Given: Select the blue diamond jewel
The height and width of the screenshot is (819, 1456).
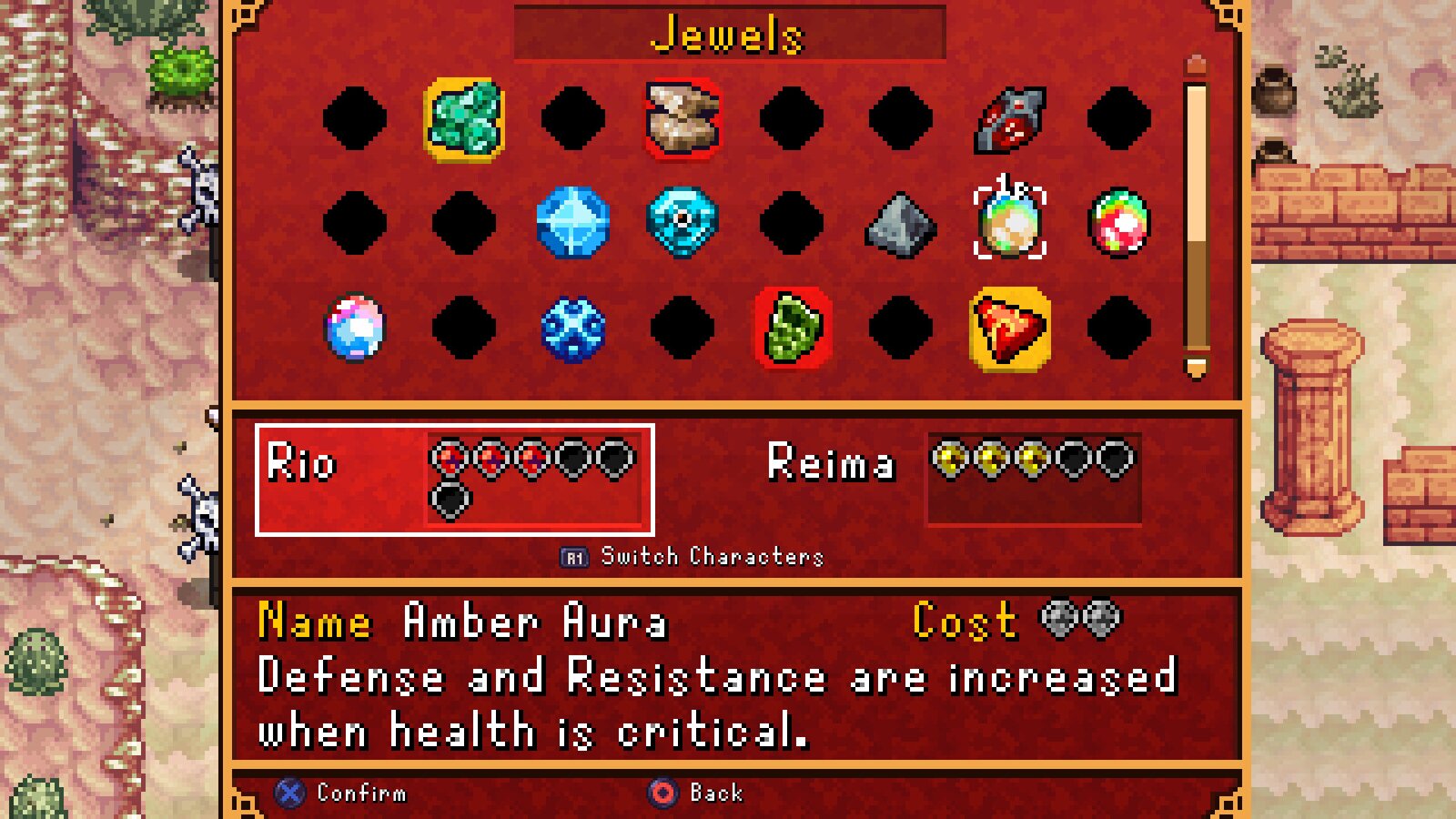Looking at the screenshot, I should coord(571,225).
